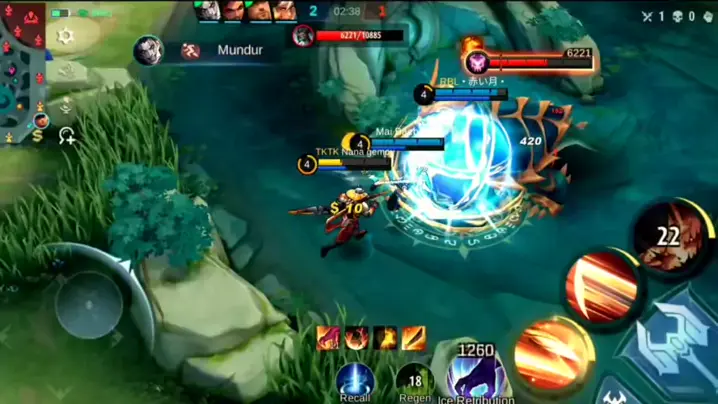The height and width of the screenshot is (404, 718).
Task: Open the settings gear icon
Action: [x=66, y=36]
